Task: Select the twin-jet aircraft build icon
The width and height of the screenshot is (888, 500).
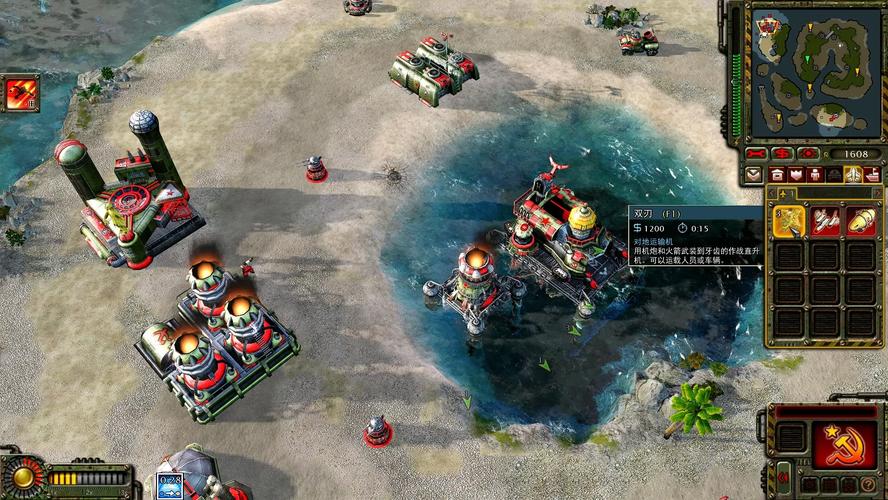Action: click(x=825, y=222)
